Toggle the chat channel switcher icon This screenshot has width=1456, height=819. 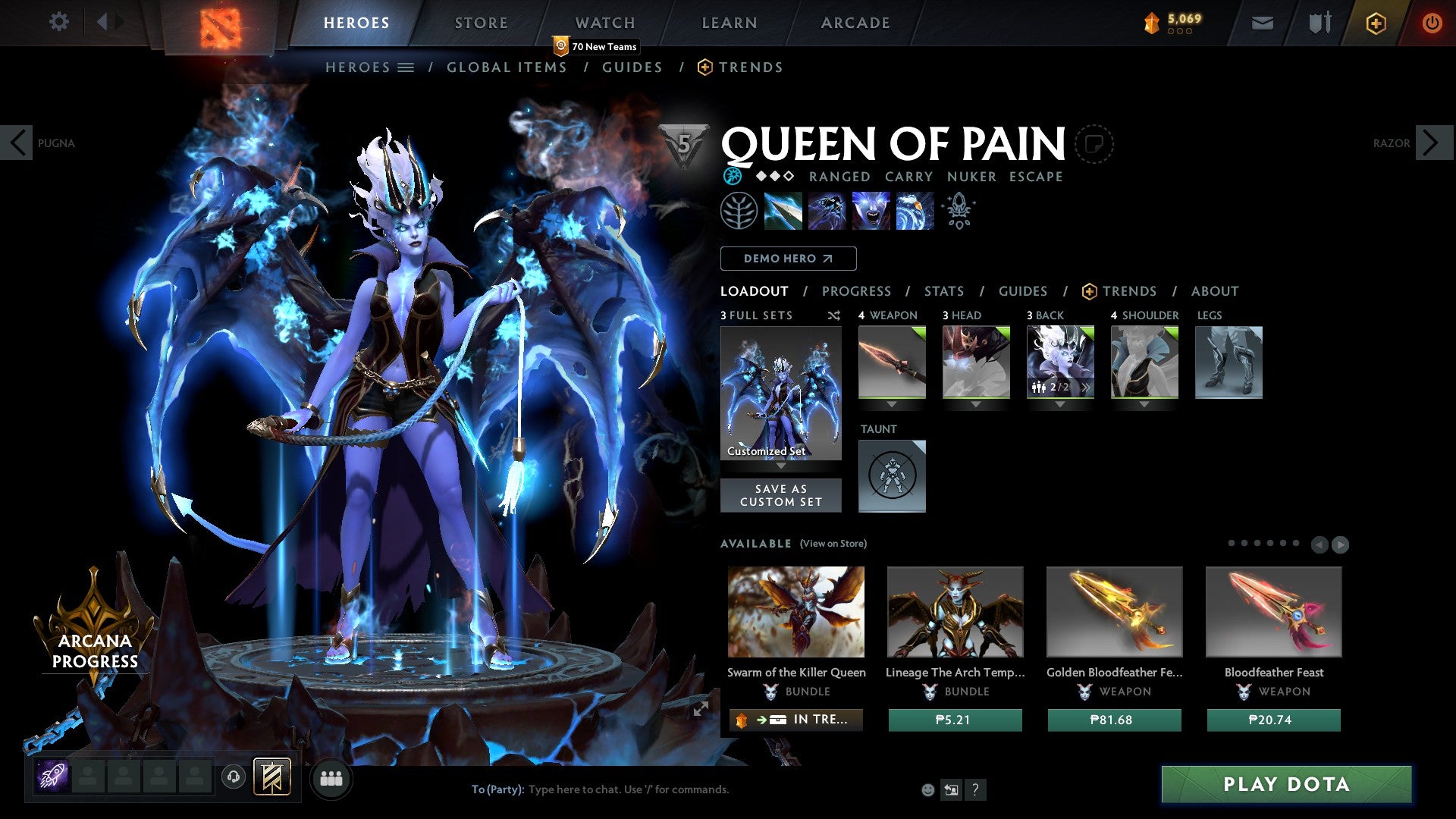[x=951, y=789]
